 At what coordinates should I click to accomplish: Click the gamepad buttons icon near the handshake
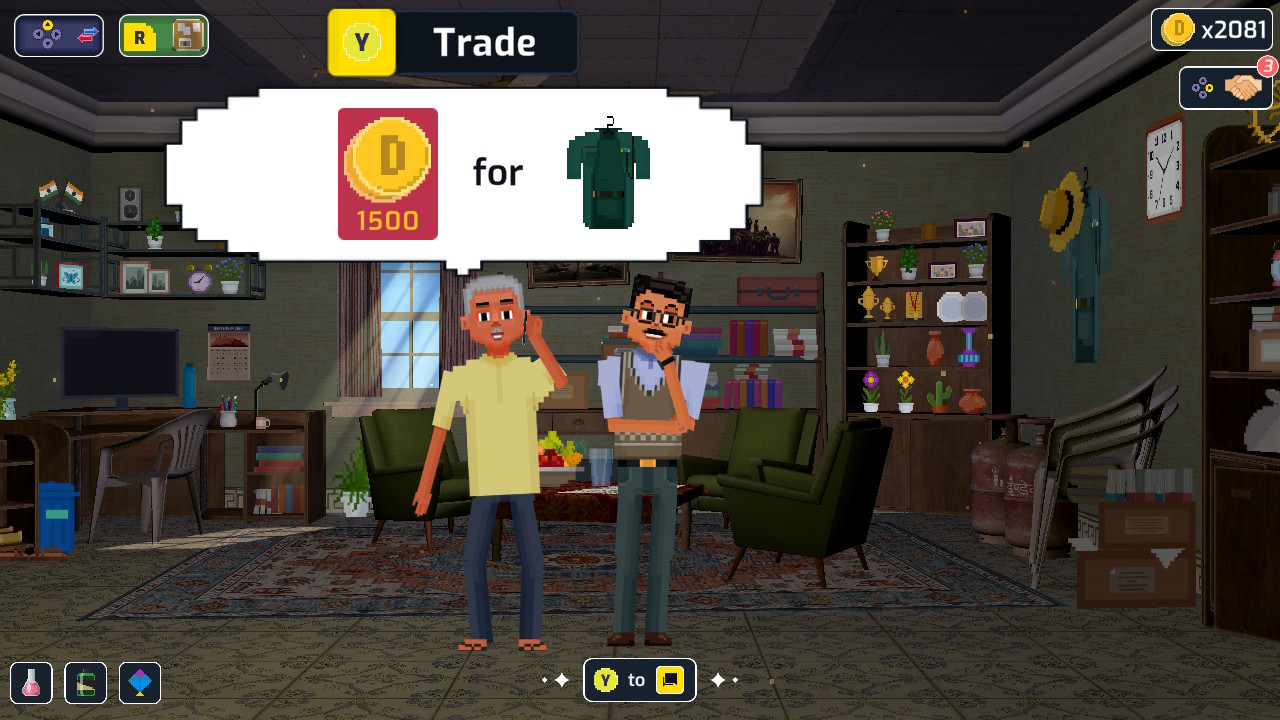tap(1203, 88)
